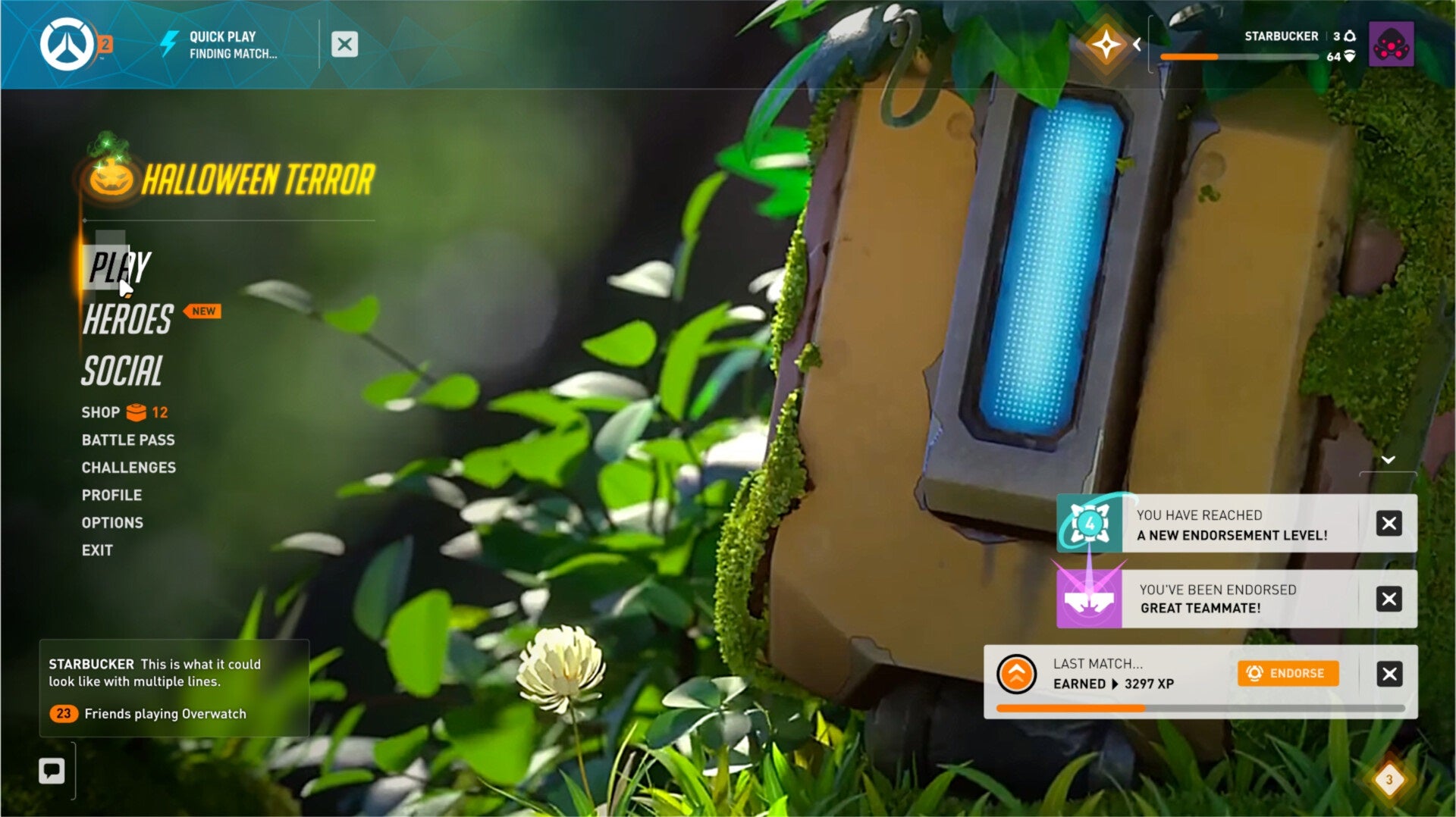Dismiss the new endorsement level notification
The width and height of the screenshot is (1456, 817).
[x=1390, y=524]
